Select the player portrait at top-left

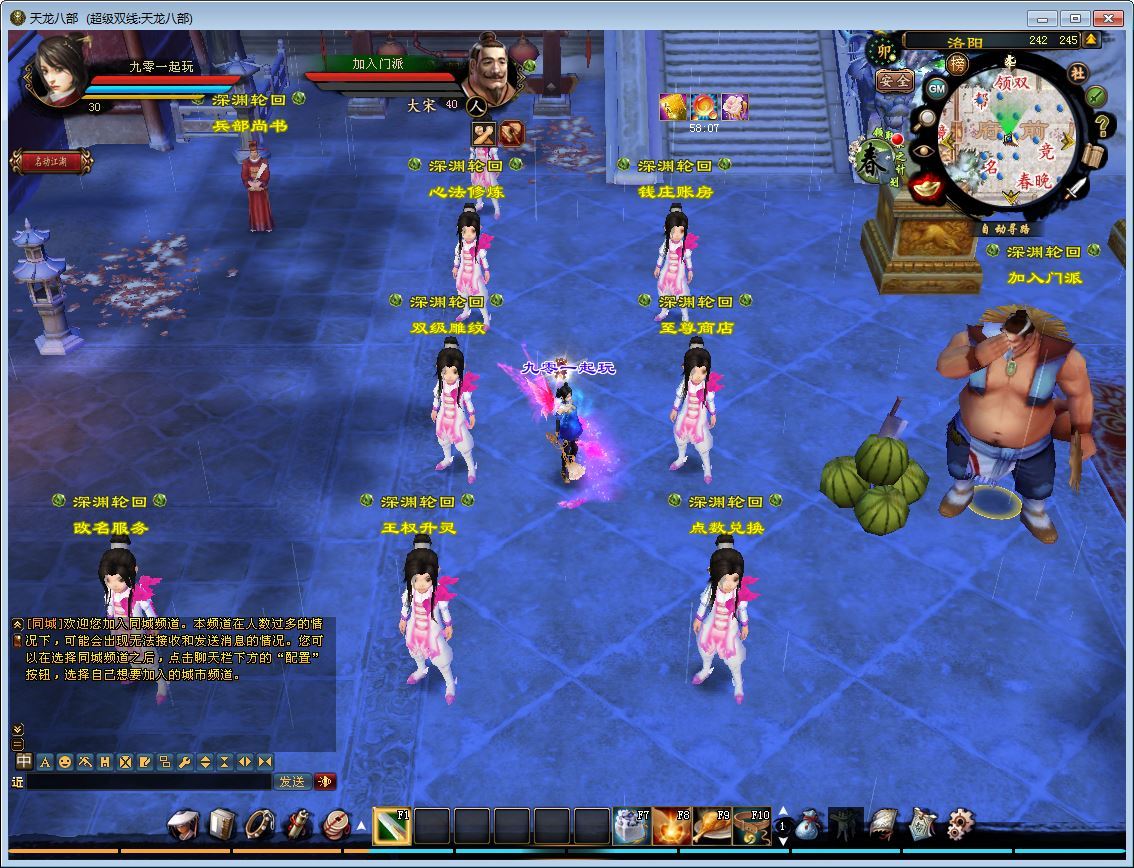click(x=58, y=72)
